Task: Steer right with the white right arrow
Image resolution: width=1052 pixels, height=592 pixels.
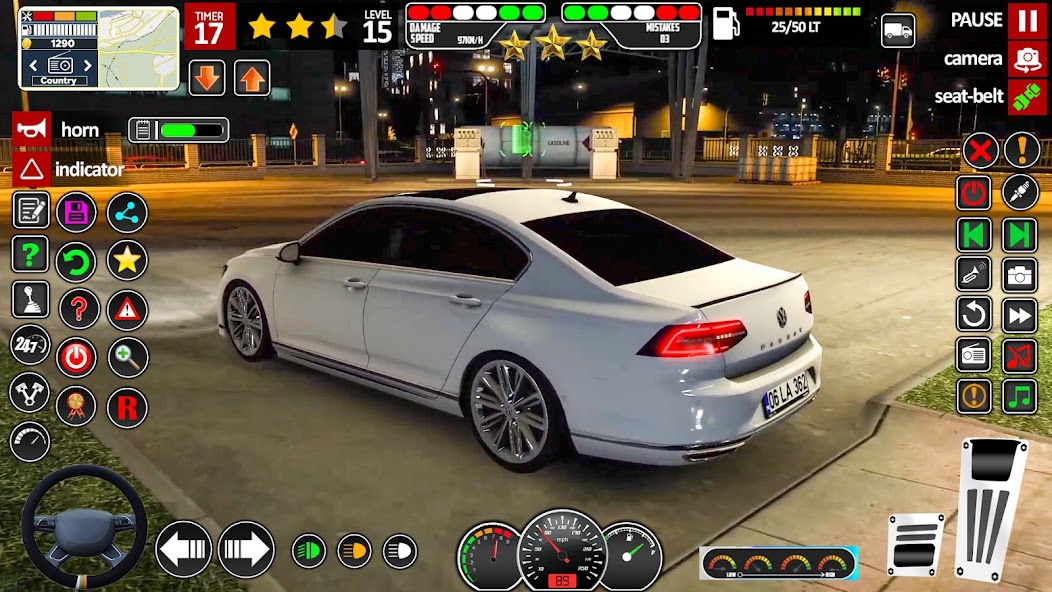Action: click(x=246, y=549)
